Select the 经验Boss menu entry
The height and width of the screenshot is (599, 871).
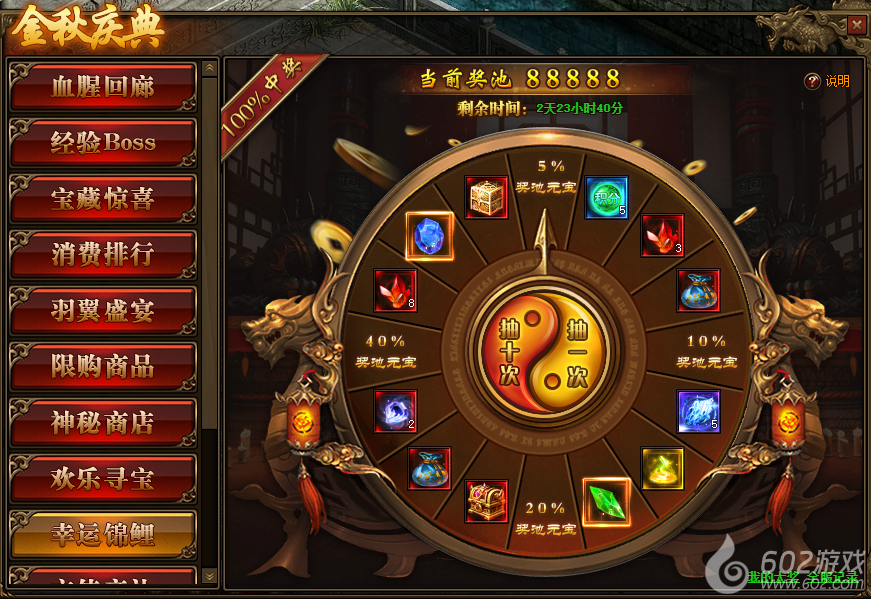[102, 143]
